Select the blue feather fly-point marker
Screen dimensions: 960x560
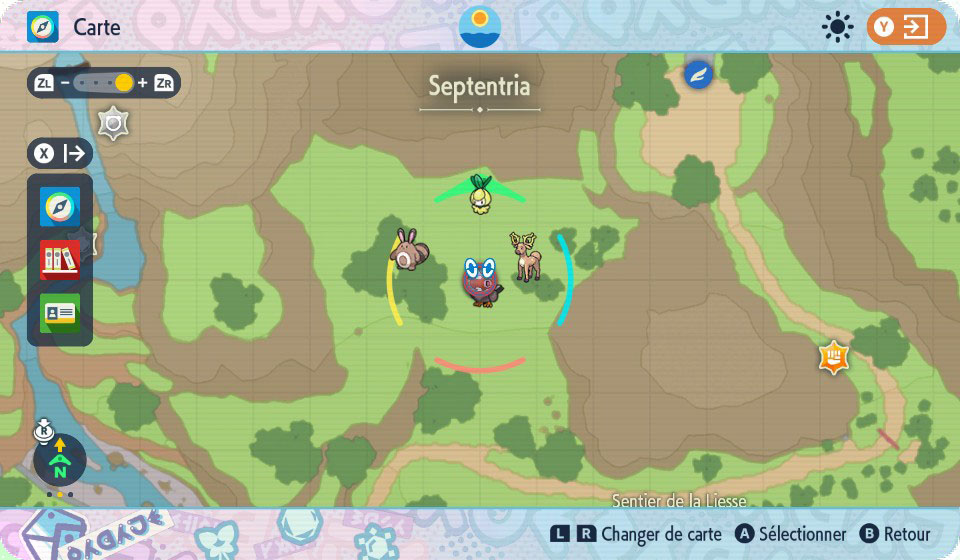point(698,74)
